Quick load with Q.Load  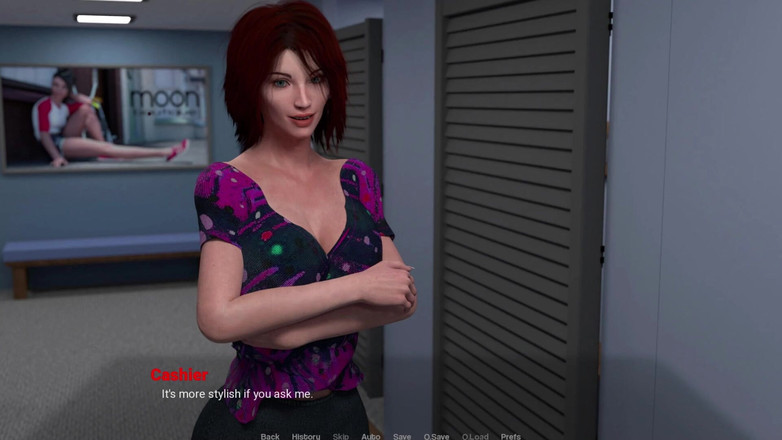tap(475, 436)
